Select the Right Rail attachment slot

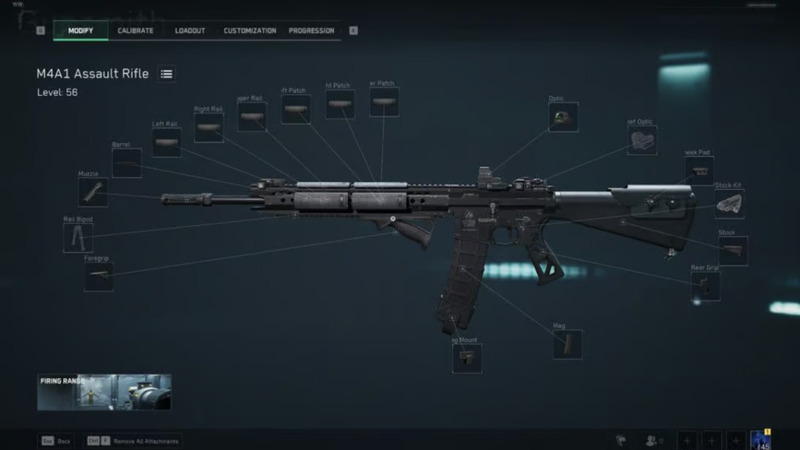coord(208,127)
